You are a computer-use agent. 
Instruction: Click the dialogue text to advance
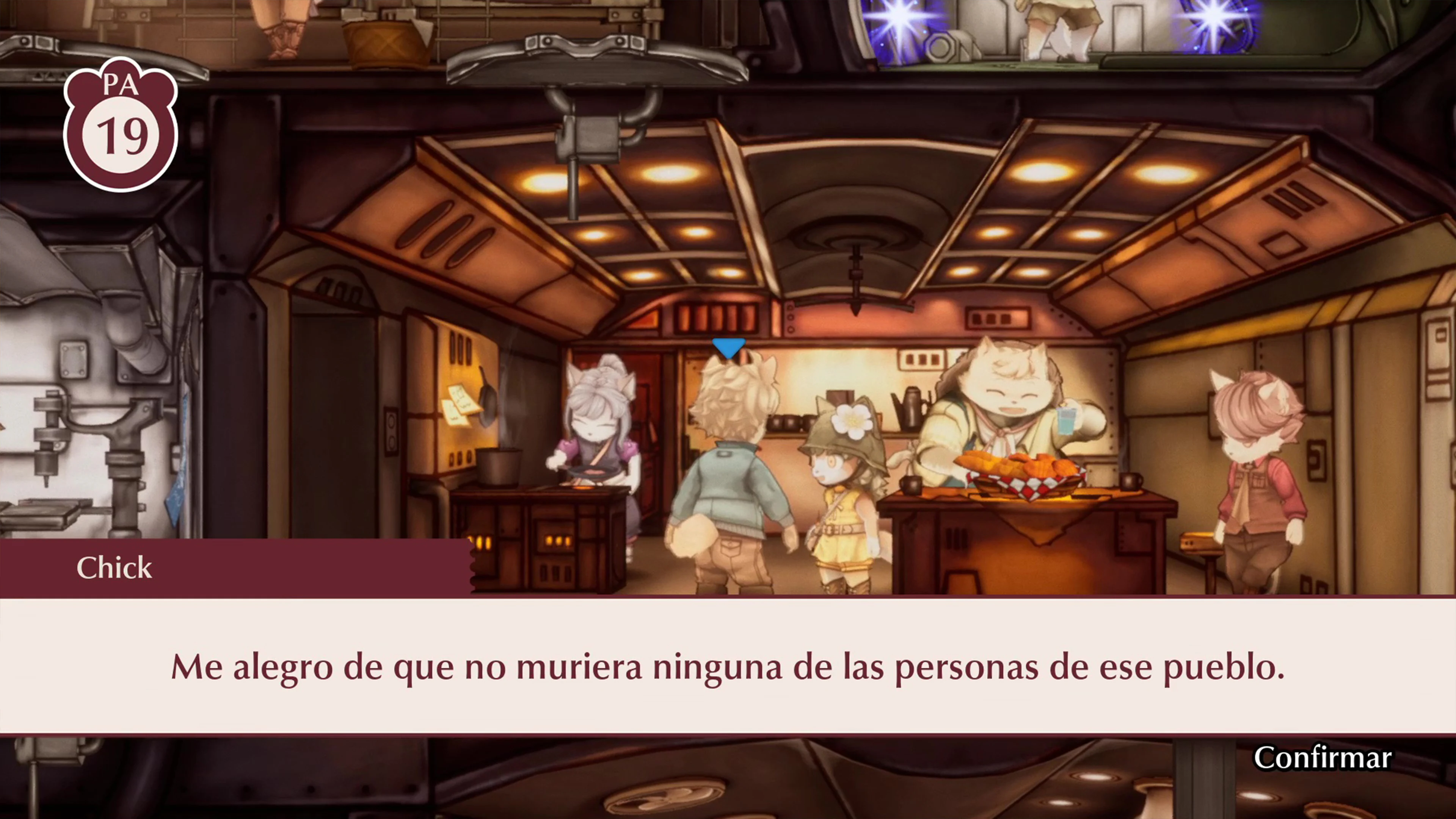728,667
